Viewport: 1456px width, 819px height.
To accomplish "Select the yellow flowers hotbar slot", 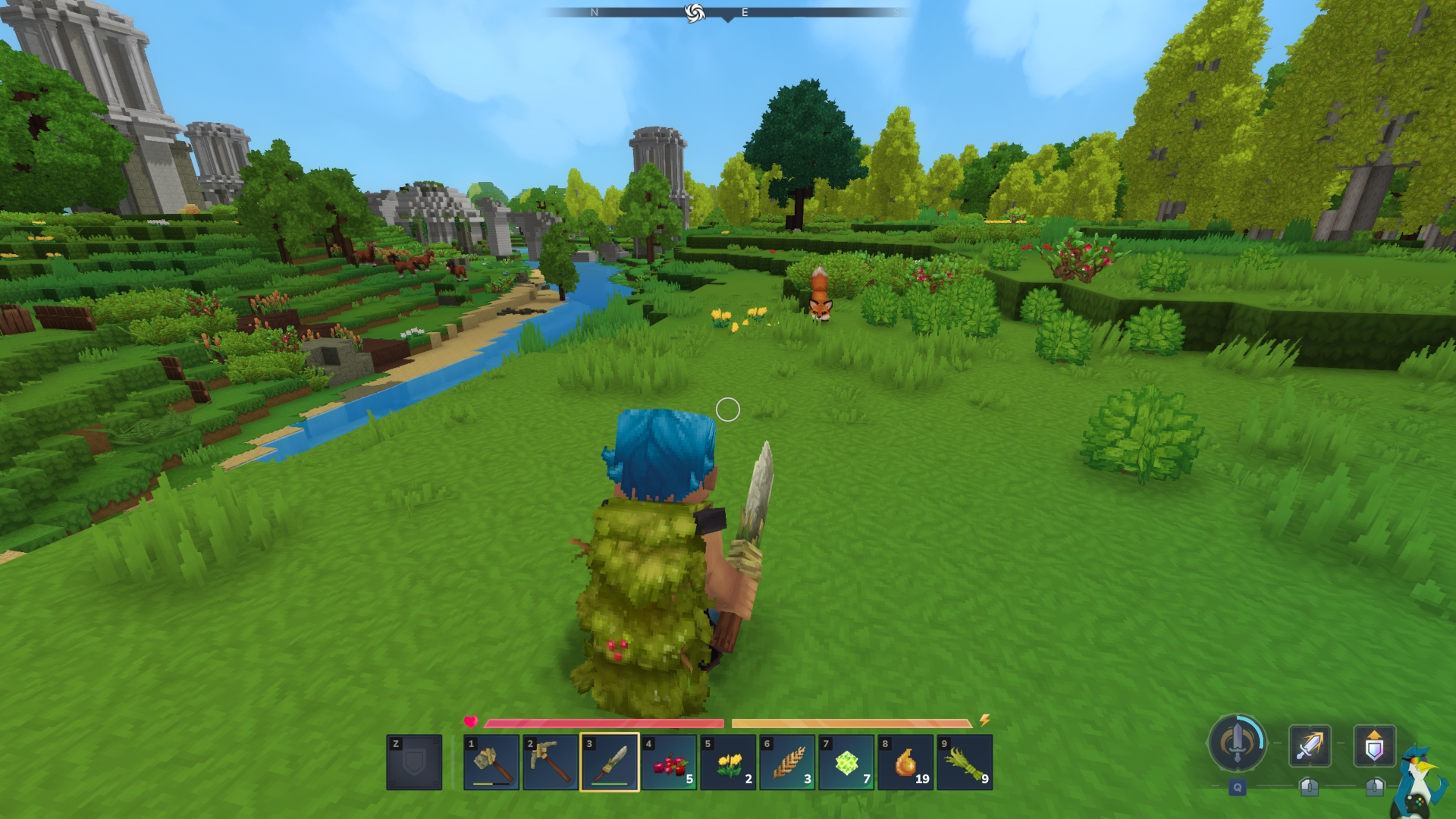I will (728, 762).
